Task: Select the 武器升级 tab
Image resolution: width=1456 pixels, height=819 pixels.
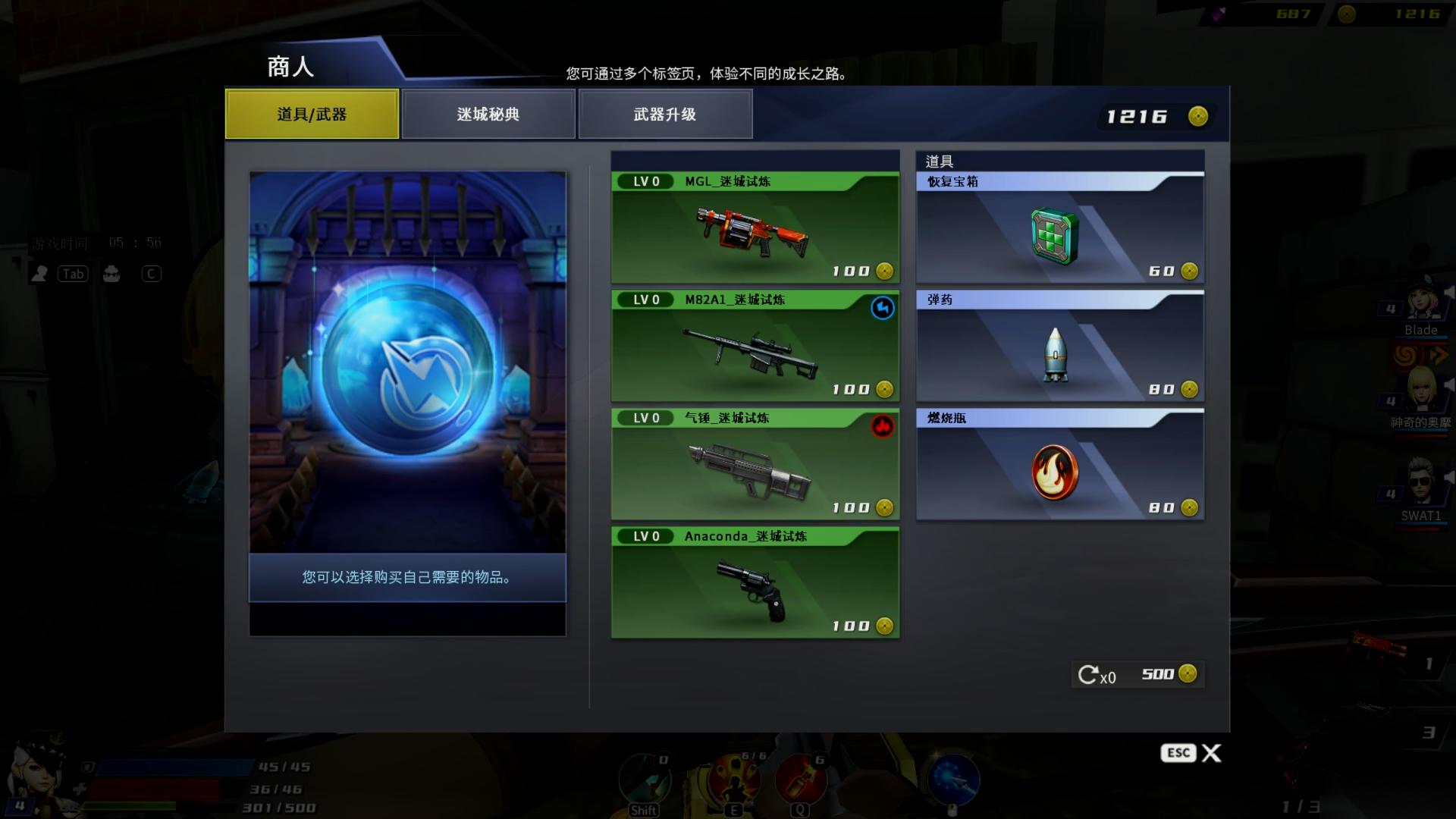Action: point(665,115)
